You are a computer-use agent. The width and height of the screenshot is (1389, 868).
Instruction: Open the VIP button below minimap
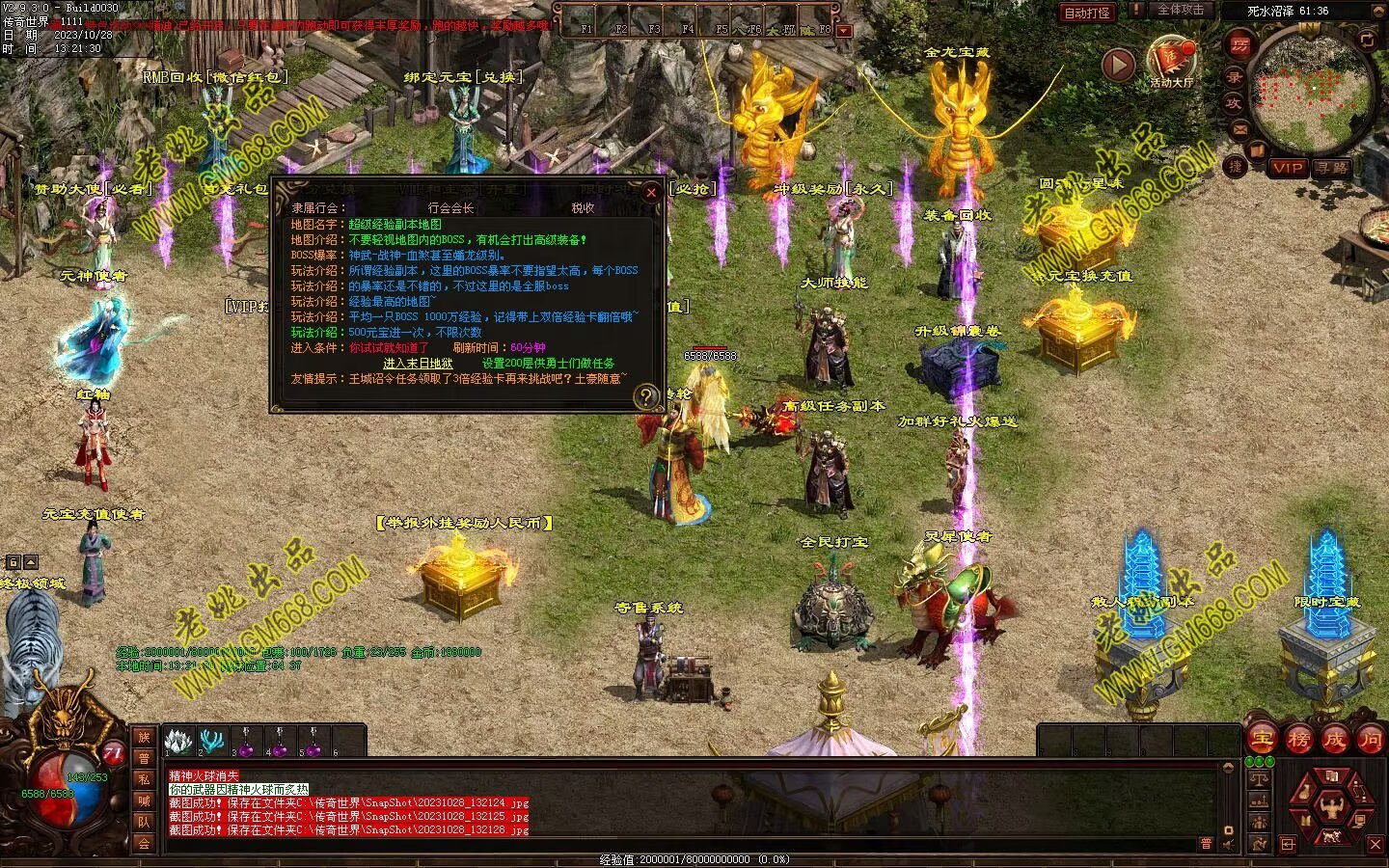[x=1287, y=168]
